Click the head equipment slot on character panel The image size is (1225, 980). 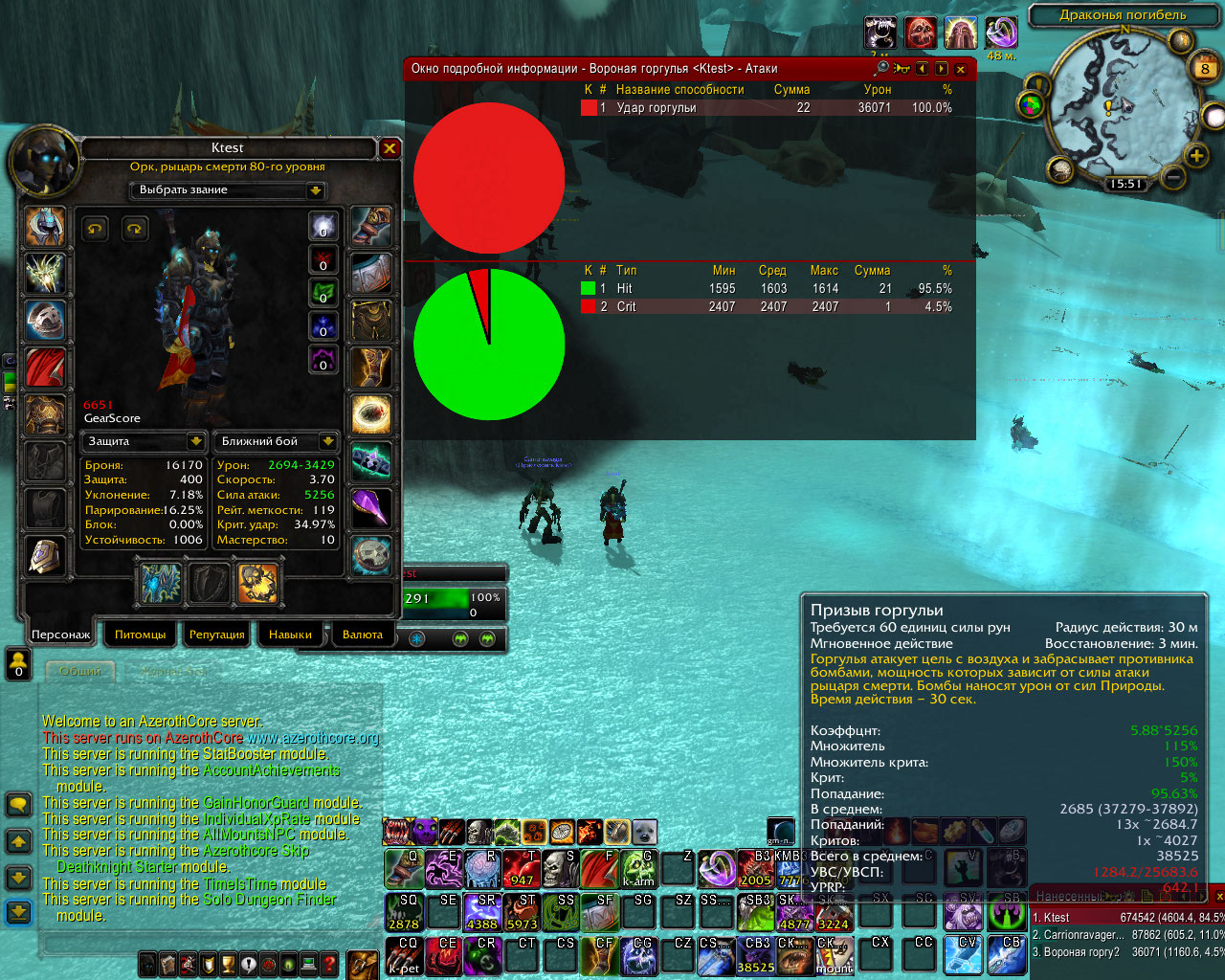pyautogui.click(x=46, y=227)
